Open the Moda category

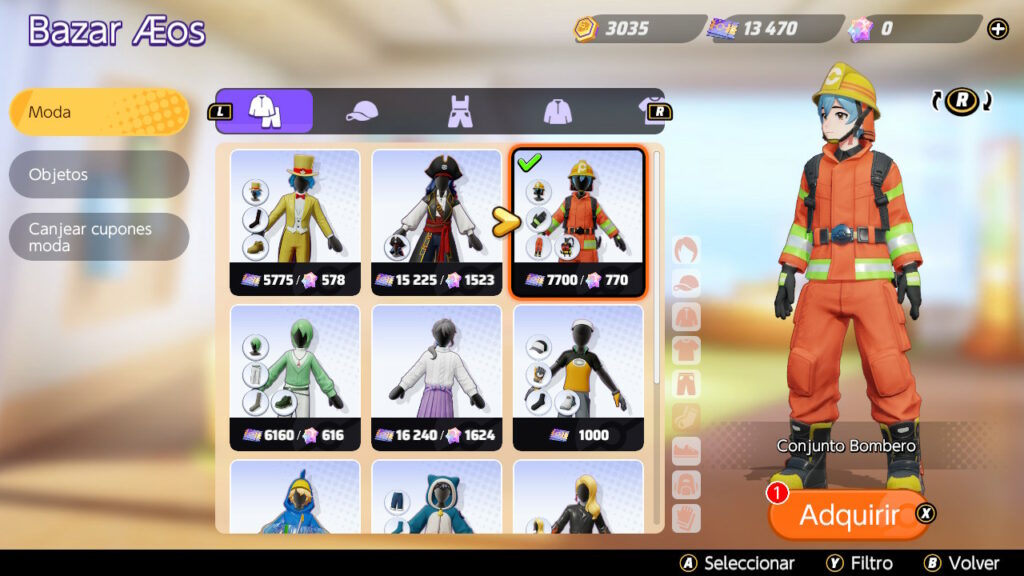(x=98, y=112)
